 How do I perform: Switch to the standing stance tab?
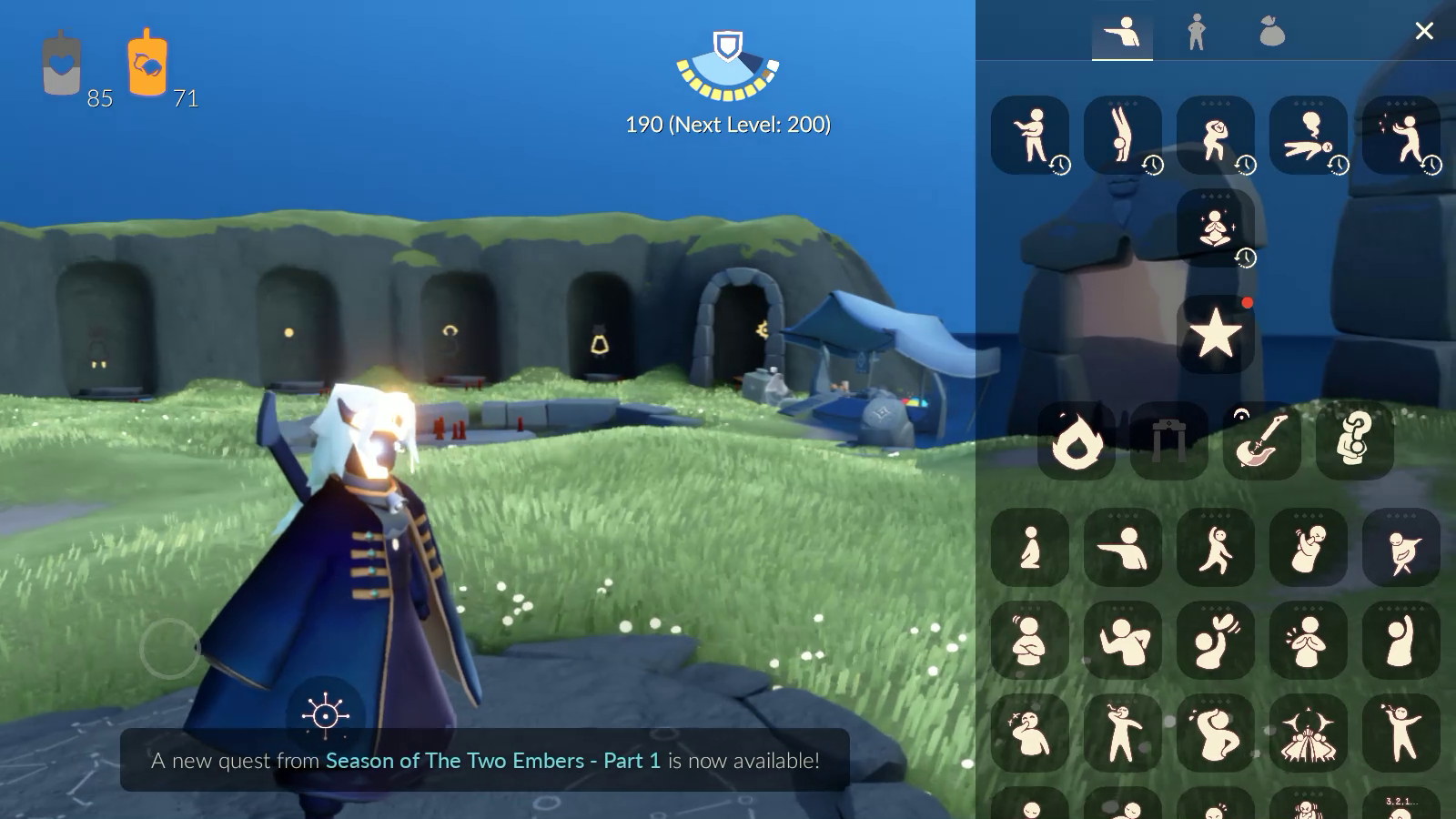[1197, 33]
